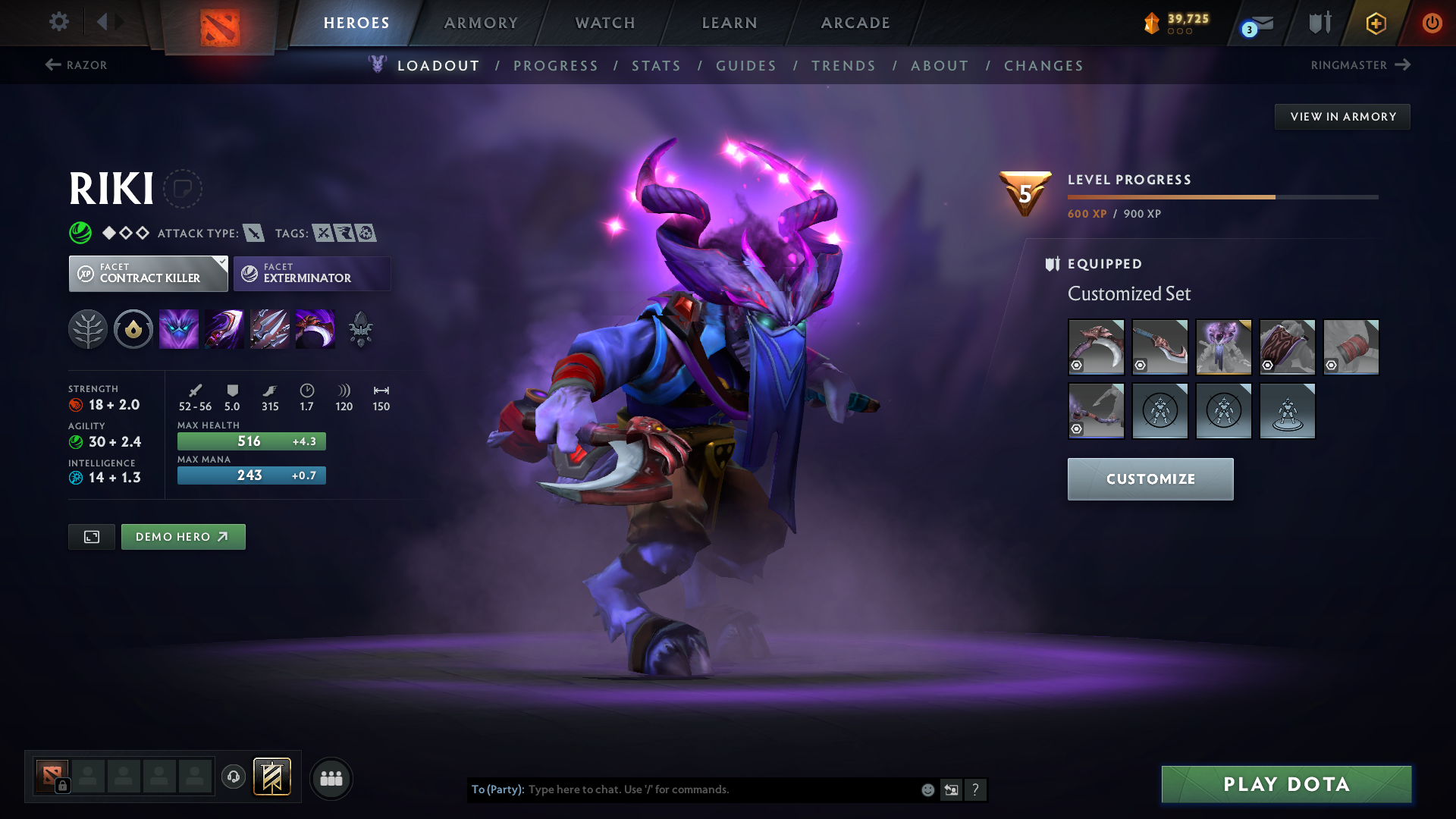Open Riki's talent tree icon
This screenshot has width=1456, height=819.
pyautogui.click(x=87, y=329)
